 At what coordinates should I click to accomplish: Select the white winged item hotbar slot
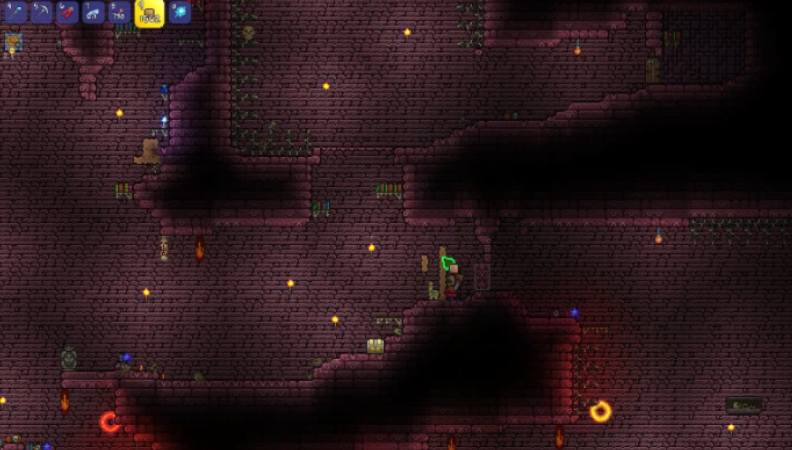tap(93, 11)
